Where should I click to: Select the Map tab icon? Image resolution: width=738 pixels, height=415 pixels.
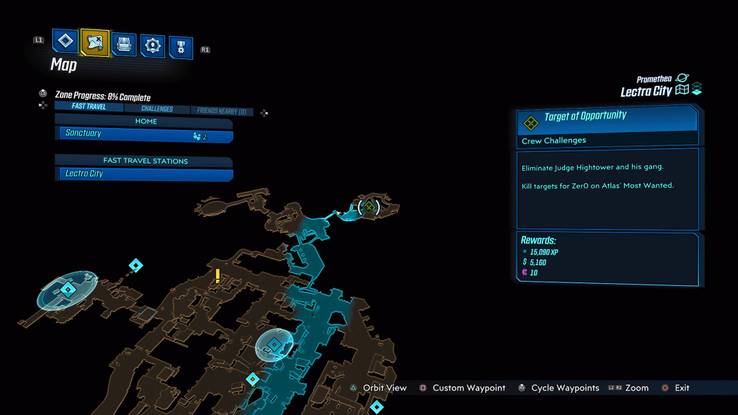click(95, 43)
